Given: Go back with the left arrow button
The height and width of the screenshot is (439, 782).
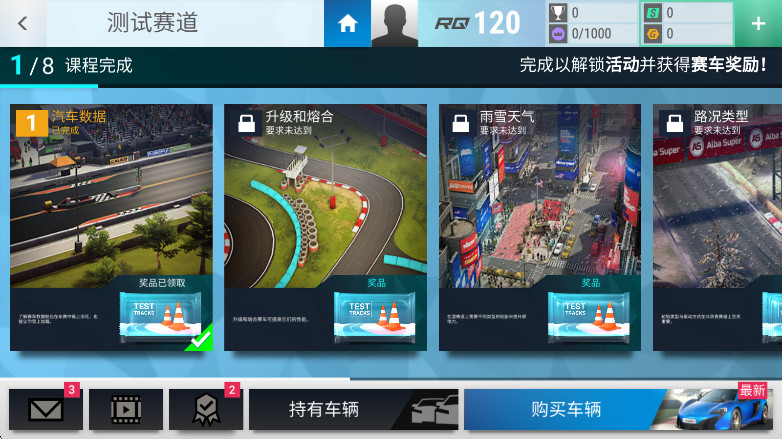Looking at the screenshot, I should pos(22,23).
